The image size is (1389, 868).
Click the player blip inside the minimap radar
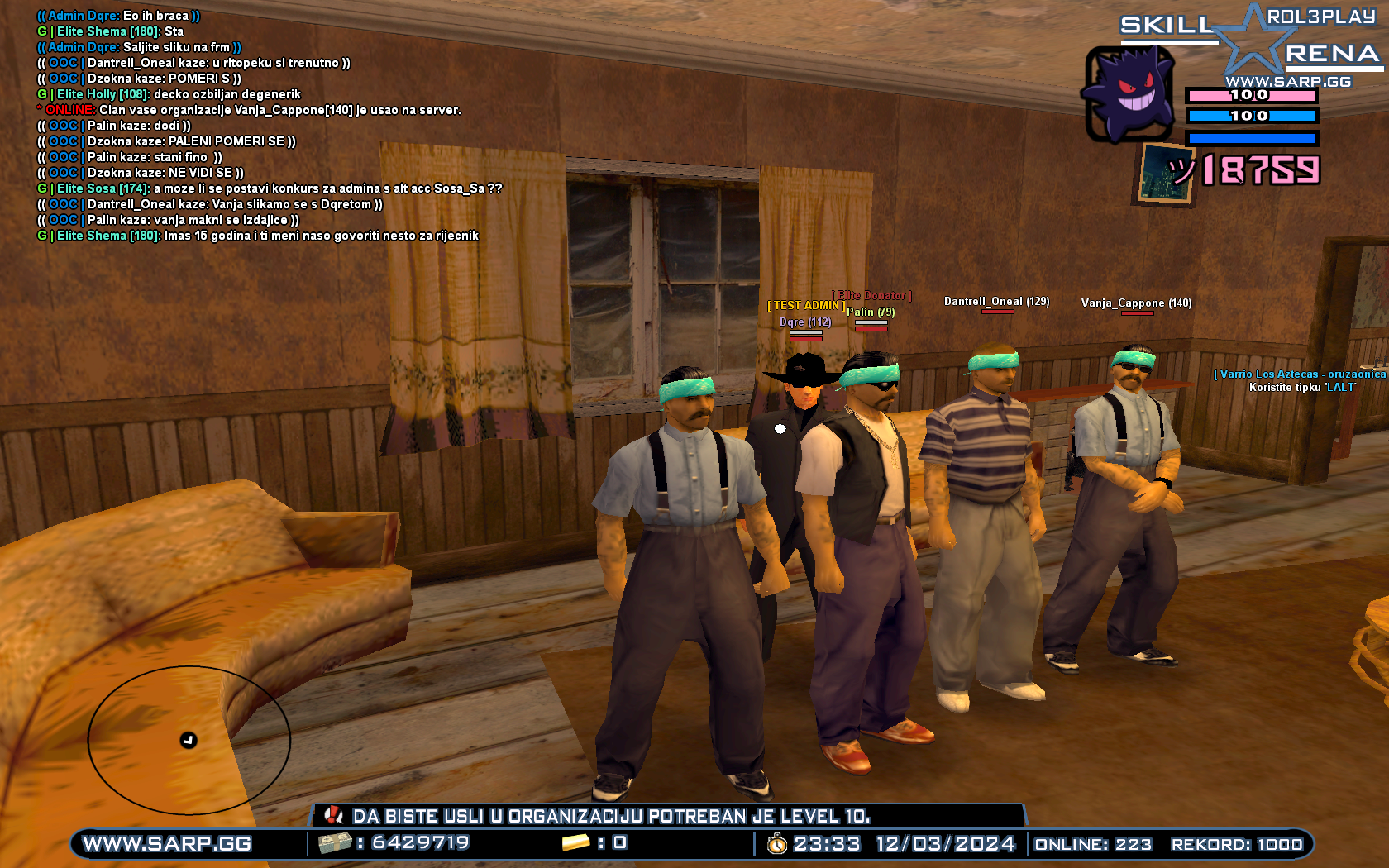[189, 742]
